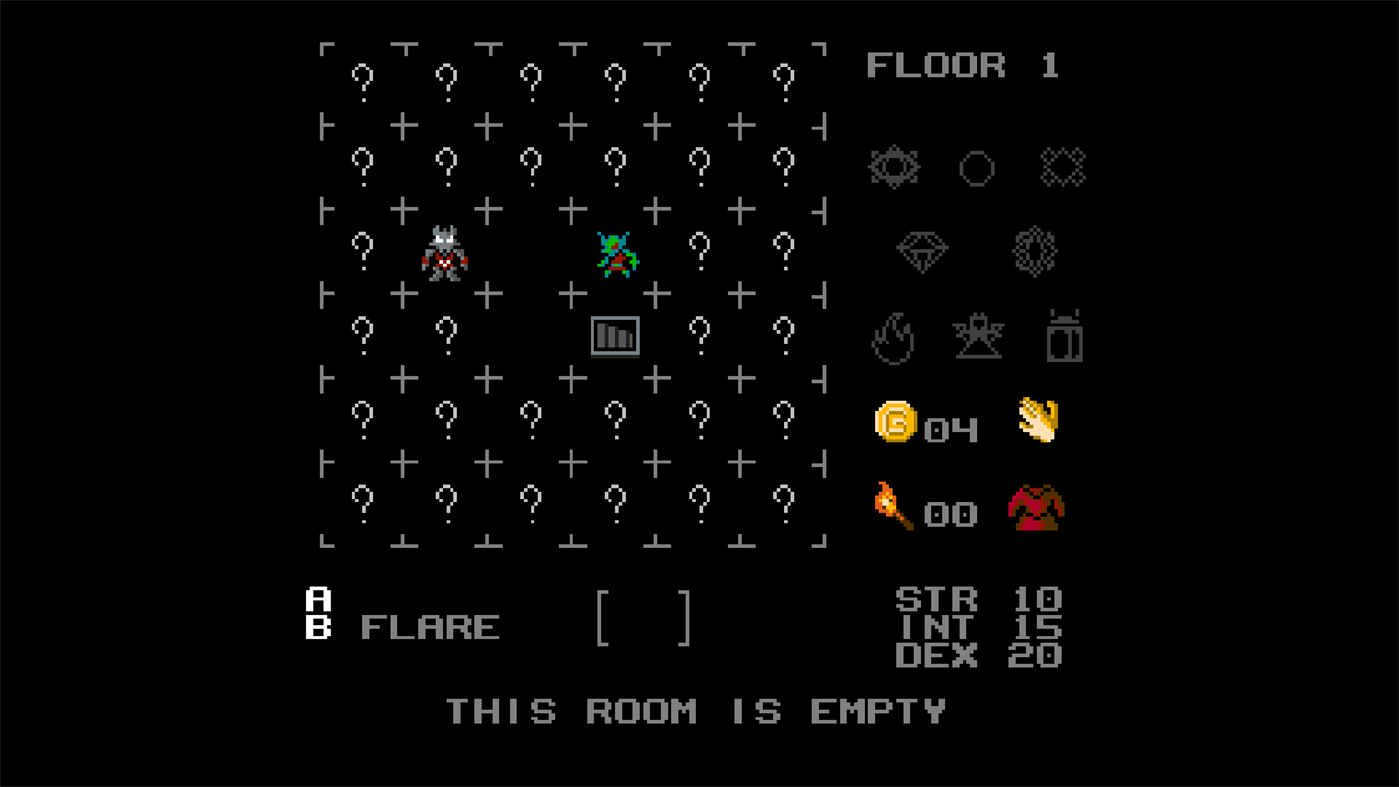Toggle the A action slot
This screenshot has width=1399, height=787.
tap(316, 600)
